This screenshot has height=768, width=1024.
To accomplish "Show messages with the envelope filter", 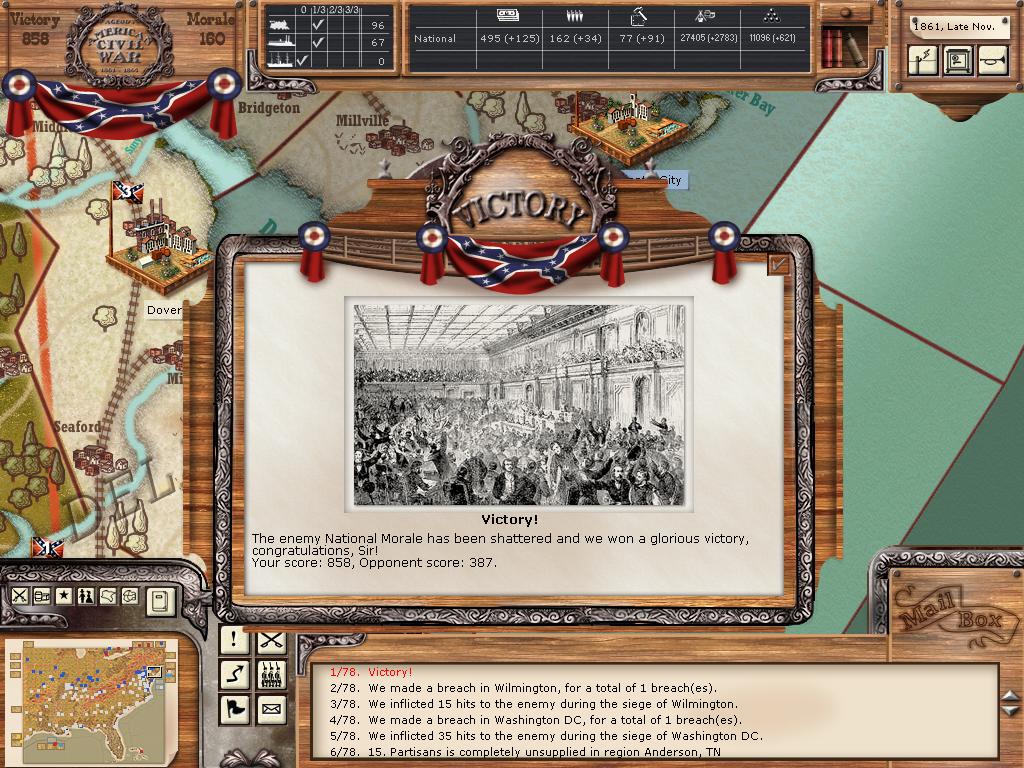I will tap(271, 710).
